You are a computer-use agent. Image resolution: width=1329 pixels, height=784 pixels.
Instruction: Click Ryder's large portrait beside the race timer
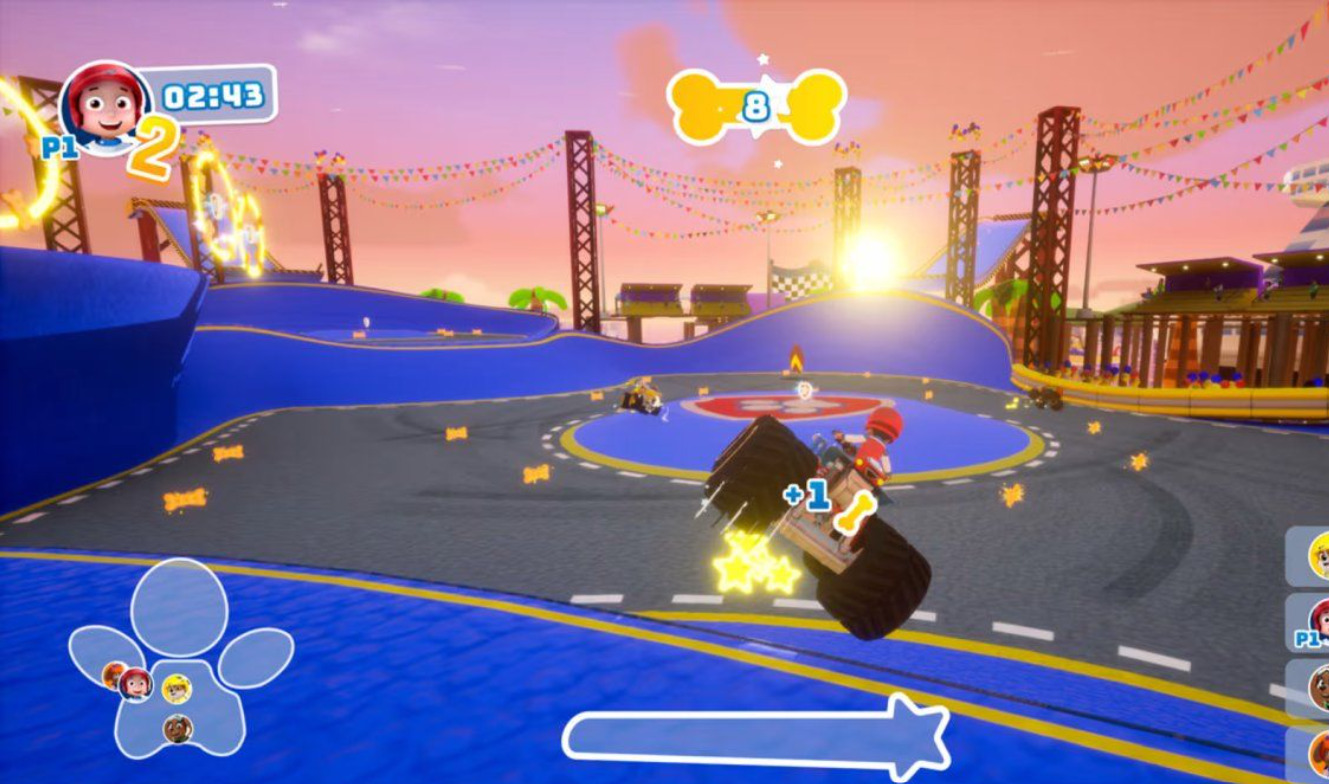[104, 106]
